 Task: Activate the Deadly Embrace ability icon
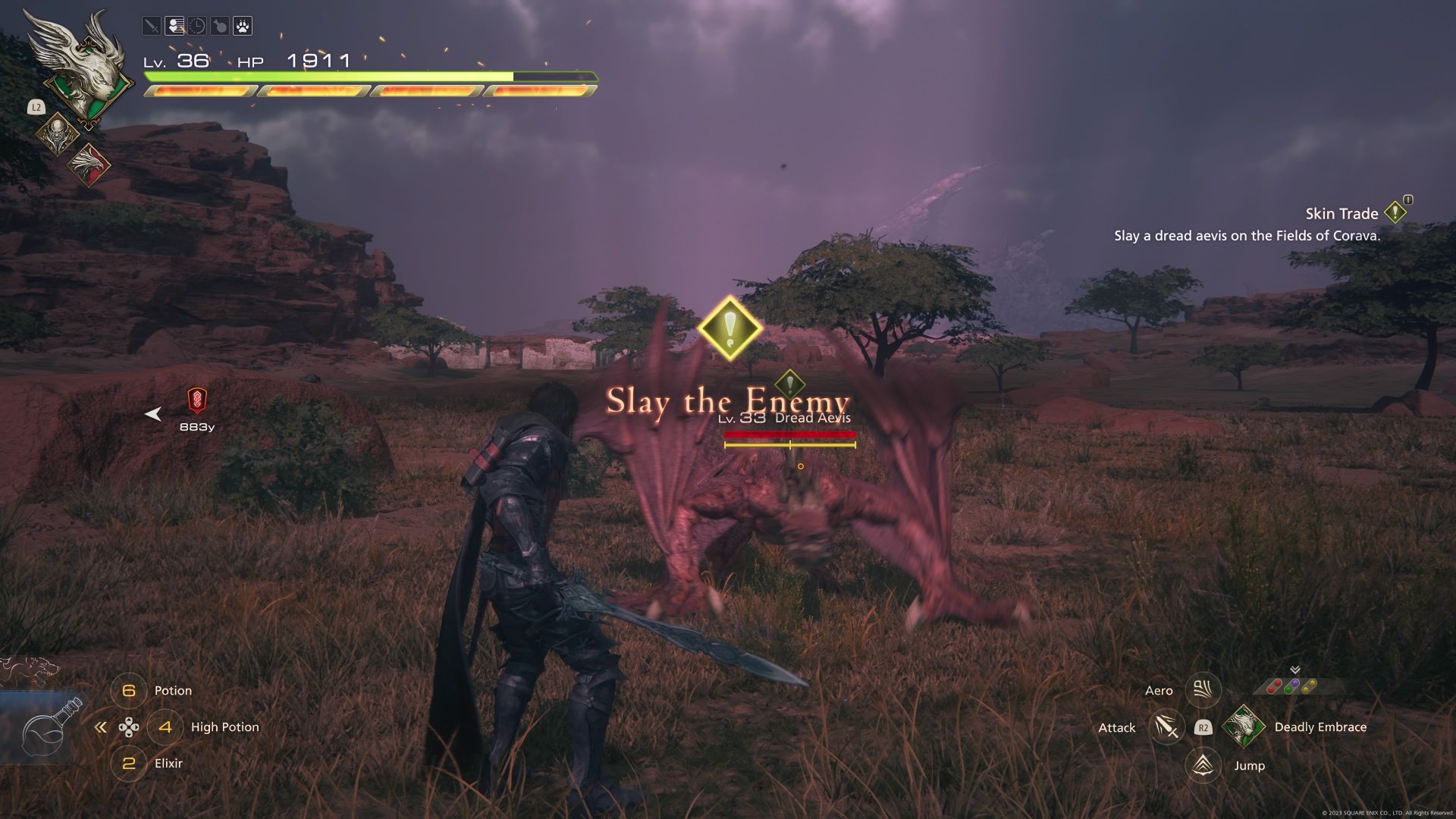coord(1243,726)
